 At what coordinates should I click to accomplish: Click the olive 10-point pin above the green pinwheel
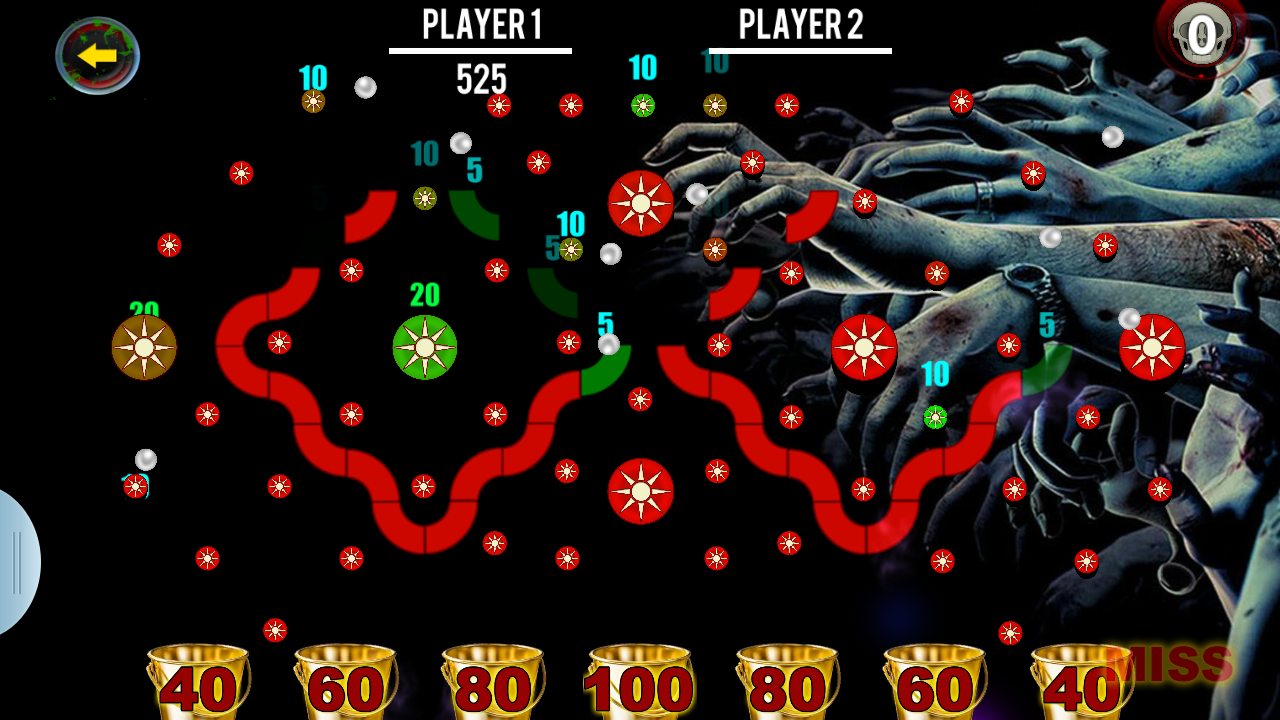pos(423,197)
